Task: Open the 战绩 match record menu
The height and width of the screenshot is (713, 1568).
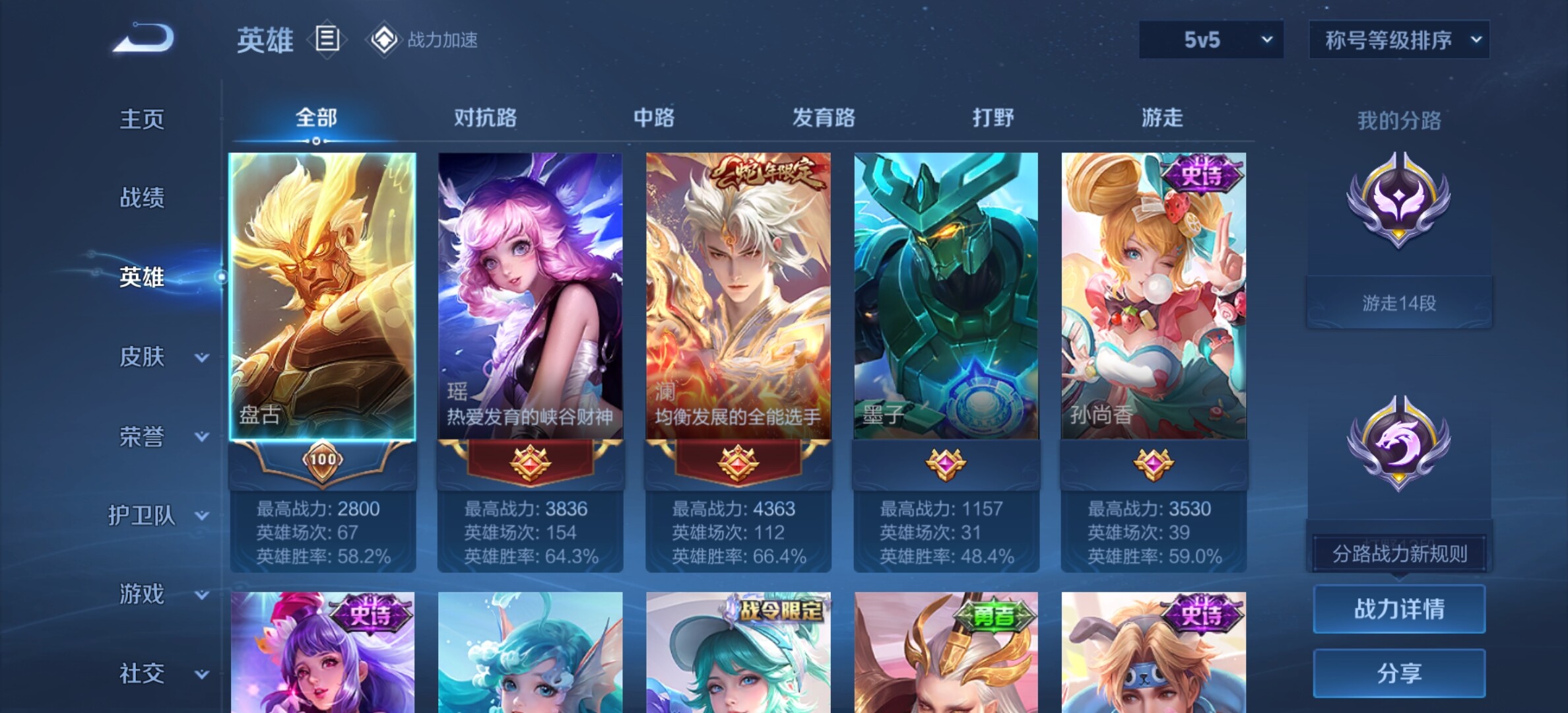Action: point(142,197)
